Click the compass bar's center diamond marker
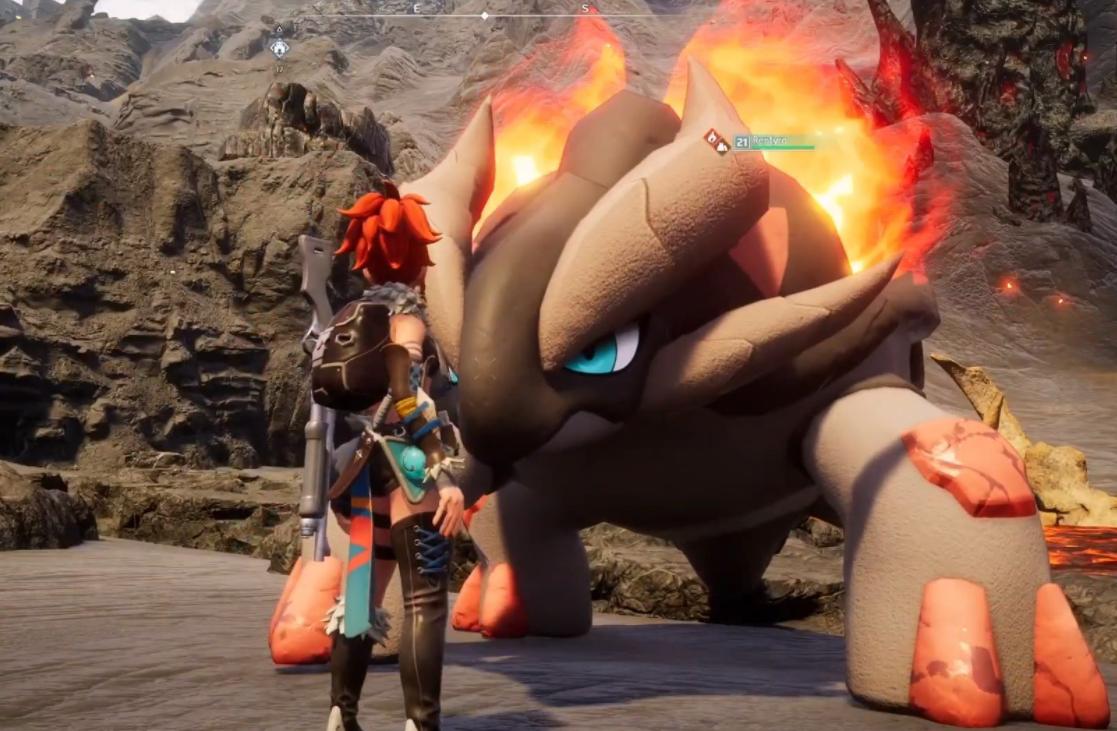1117x731 pixels. click(x=485, y=15)
